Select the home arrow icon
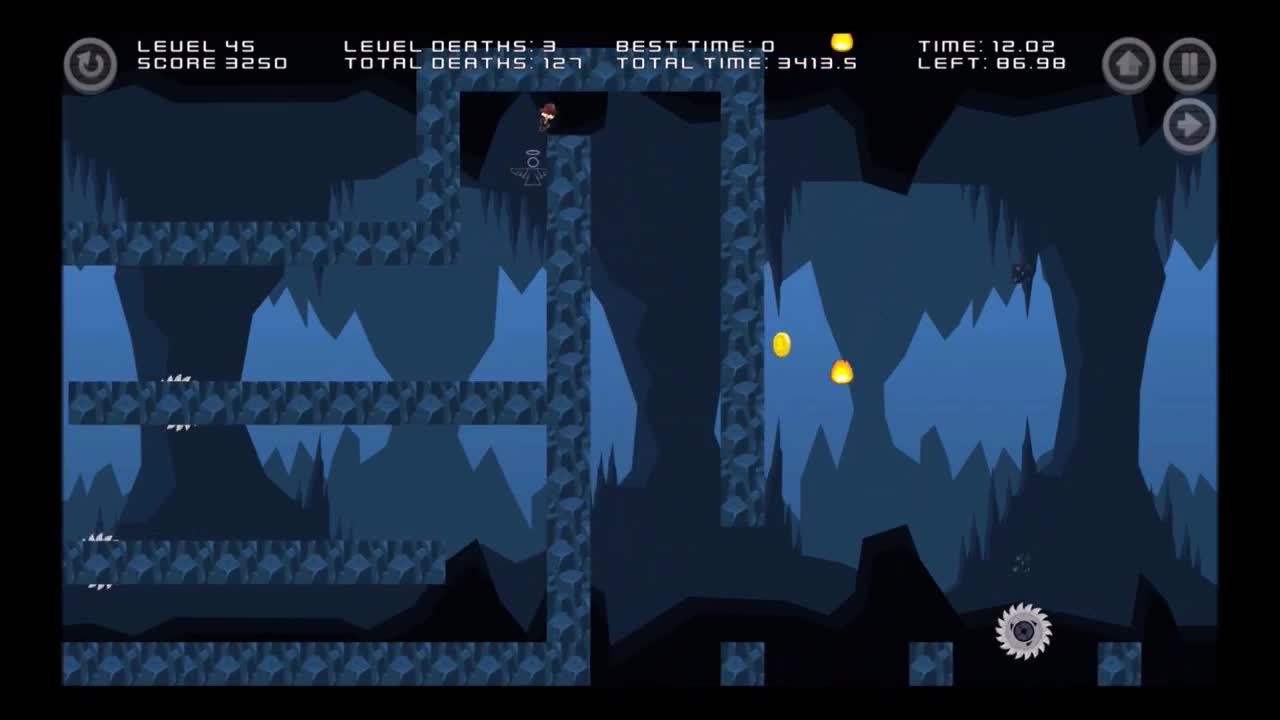 1128,64
